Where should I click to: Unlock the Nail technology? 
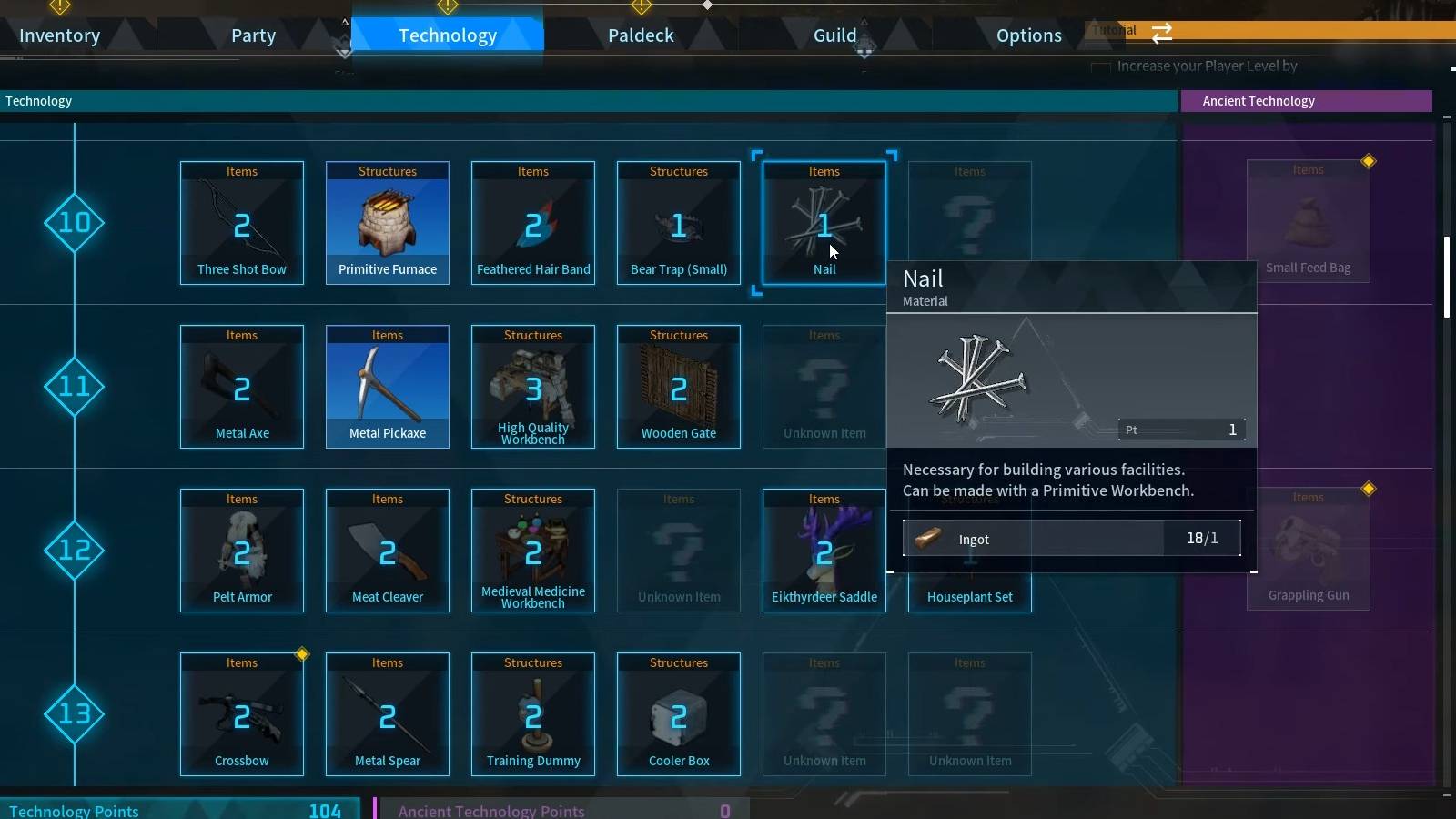(x=824, y=223)
